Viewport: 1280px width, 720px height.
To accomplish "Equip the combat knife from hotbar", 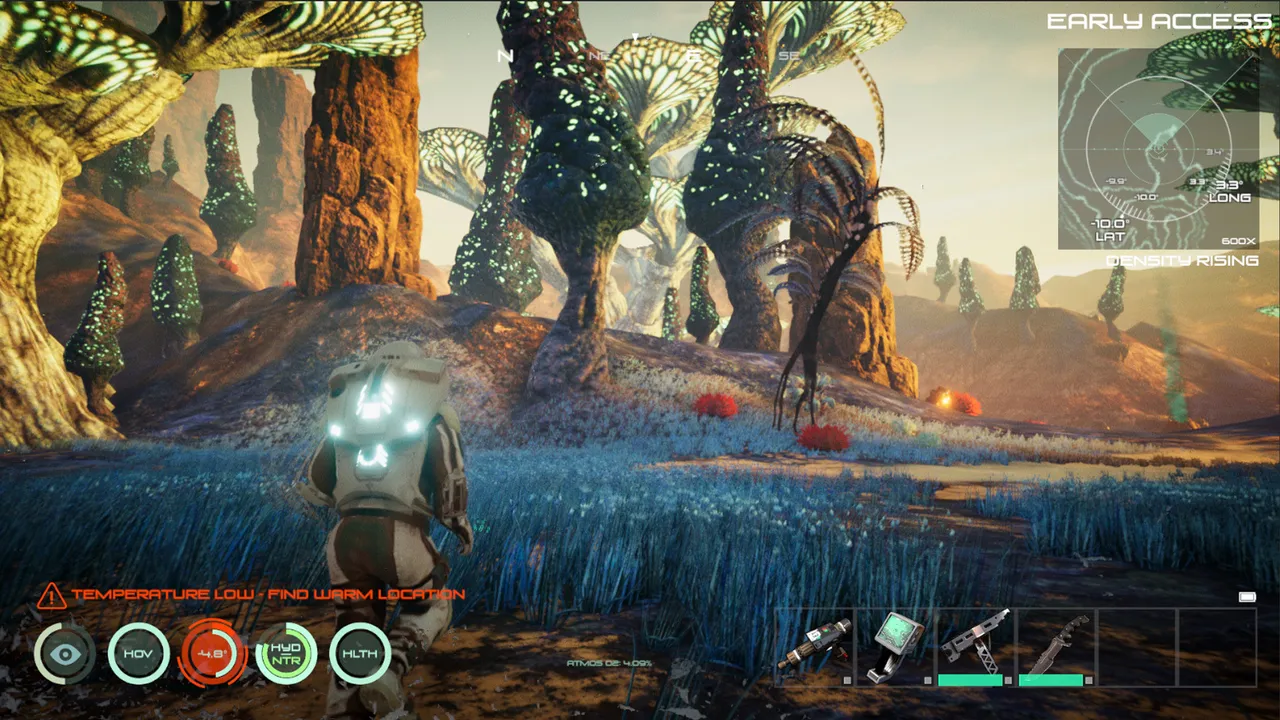I will [x=1056, y=646].
